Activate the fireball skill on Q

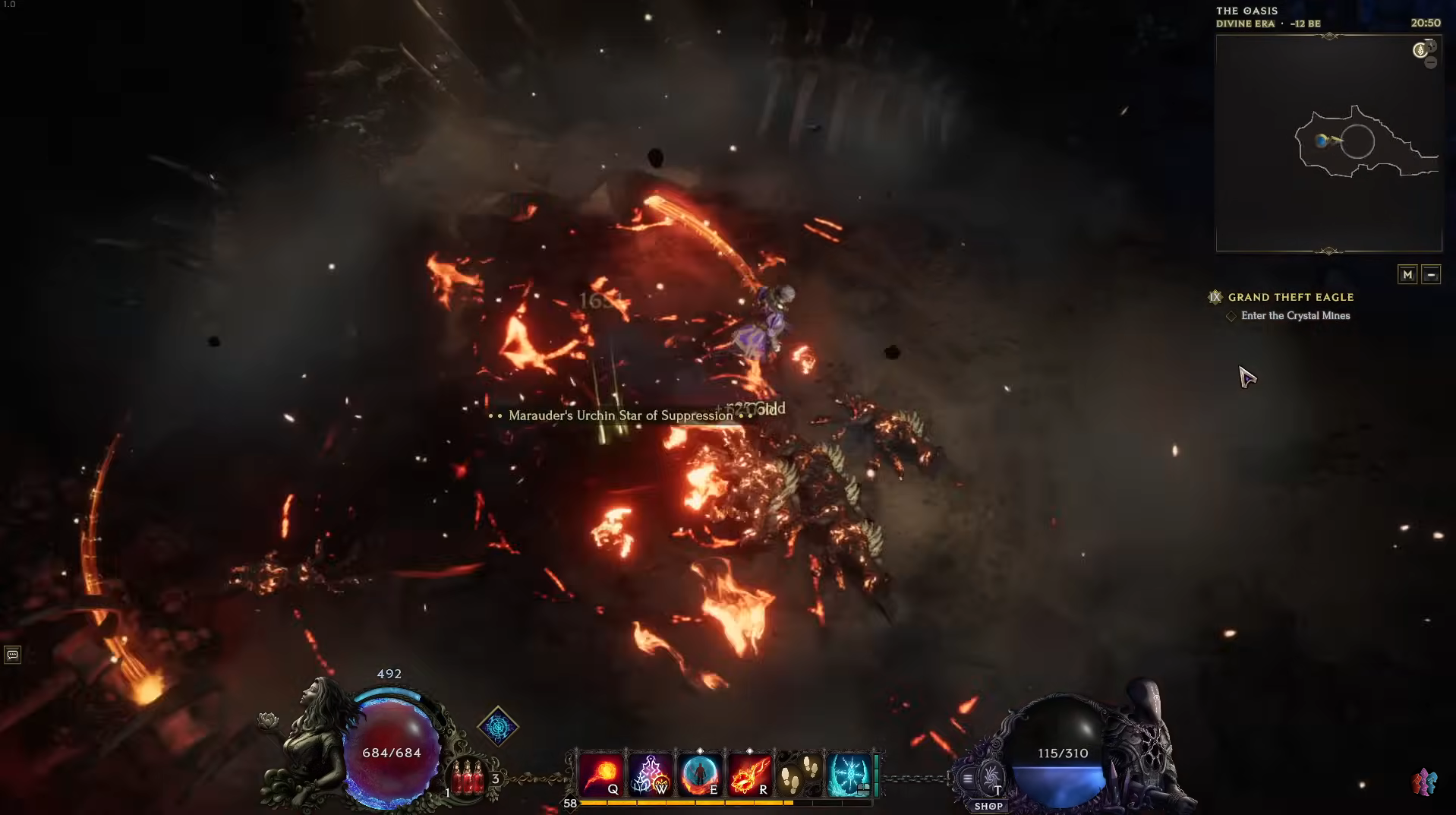coord(601,775)
